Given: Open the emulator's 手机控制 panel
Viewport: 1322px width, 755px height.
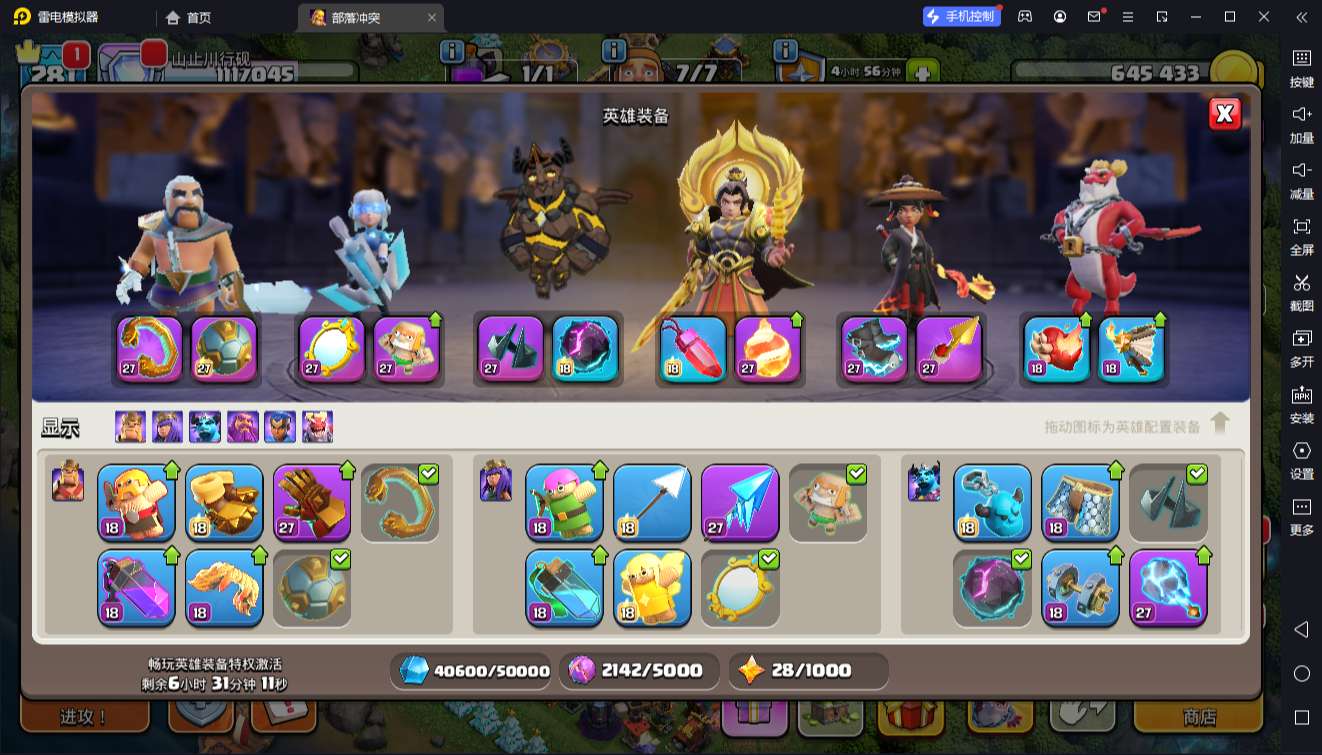Looking at the screenshot, I should [x=961, y=16].
